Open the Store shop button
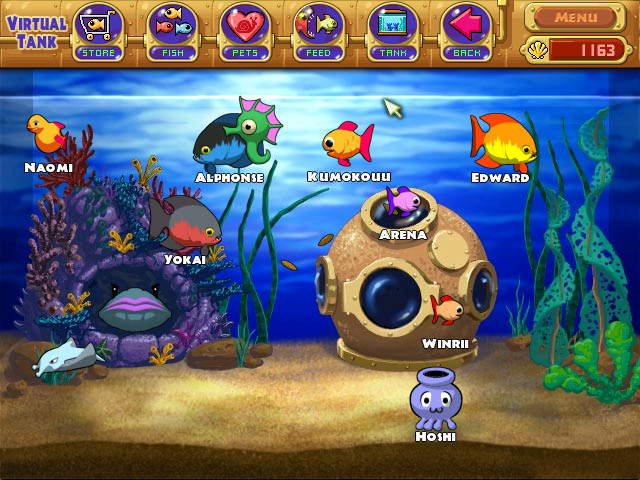Image resolution: width=640 pixels, height=480 pixels. pos(99,31)
